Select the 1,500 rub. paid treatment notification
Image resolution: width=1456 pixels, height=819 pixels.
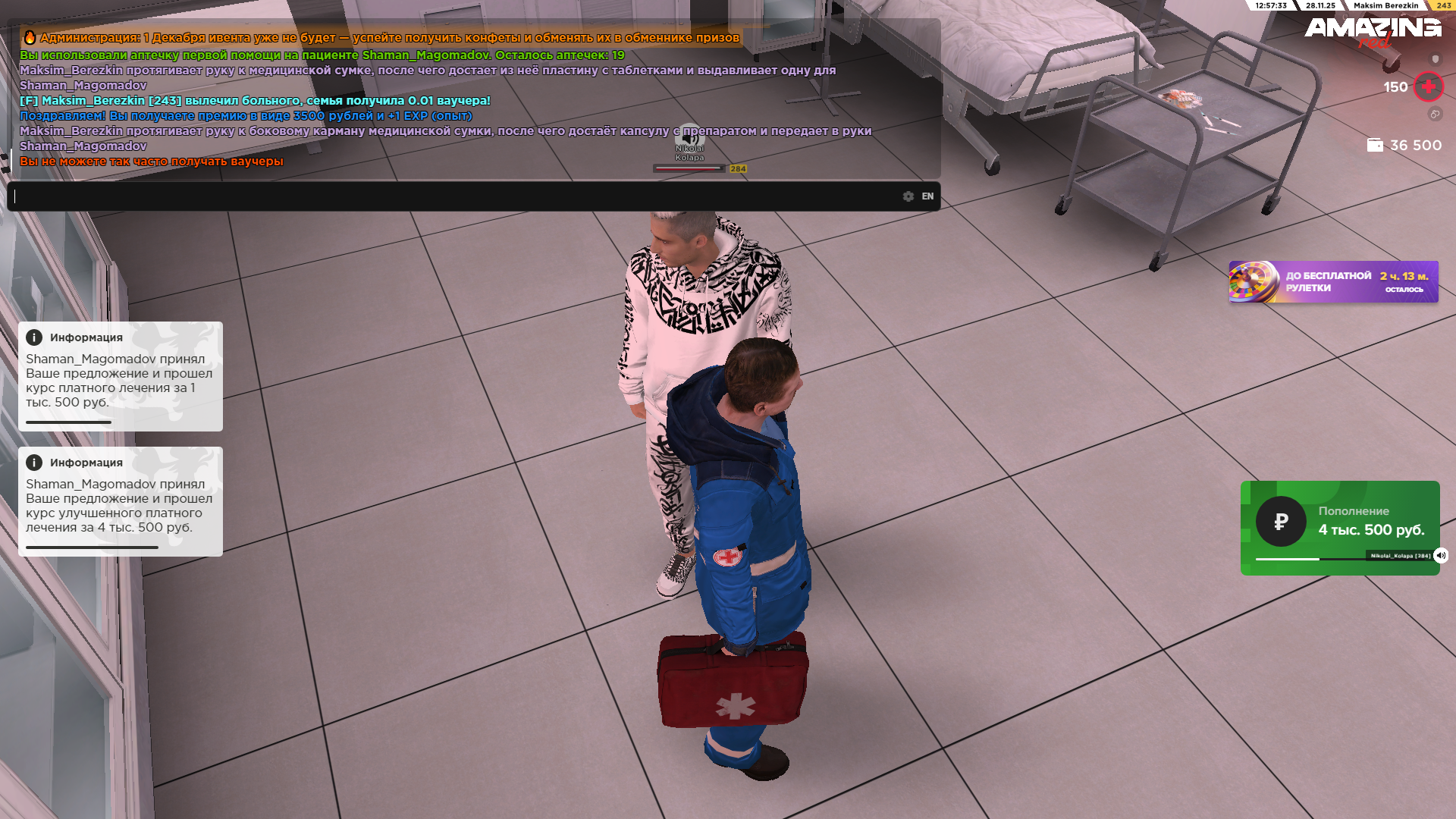pyautogui.click(x=121, y=376)
